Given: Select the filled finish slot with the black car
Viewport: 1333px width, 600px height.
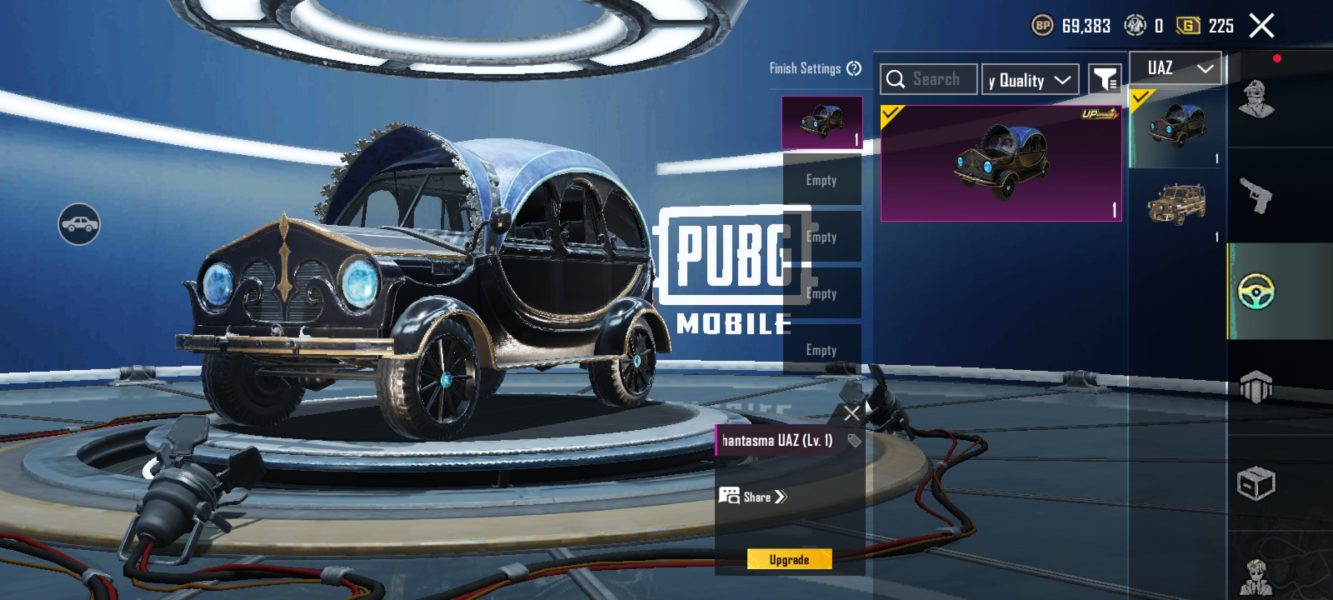Looking at the screenshot, I should [821, 123].
